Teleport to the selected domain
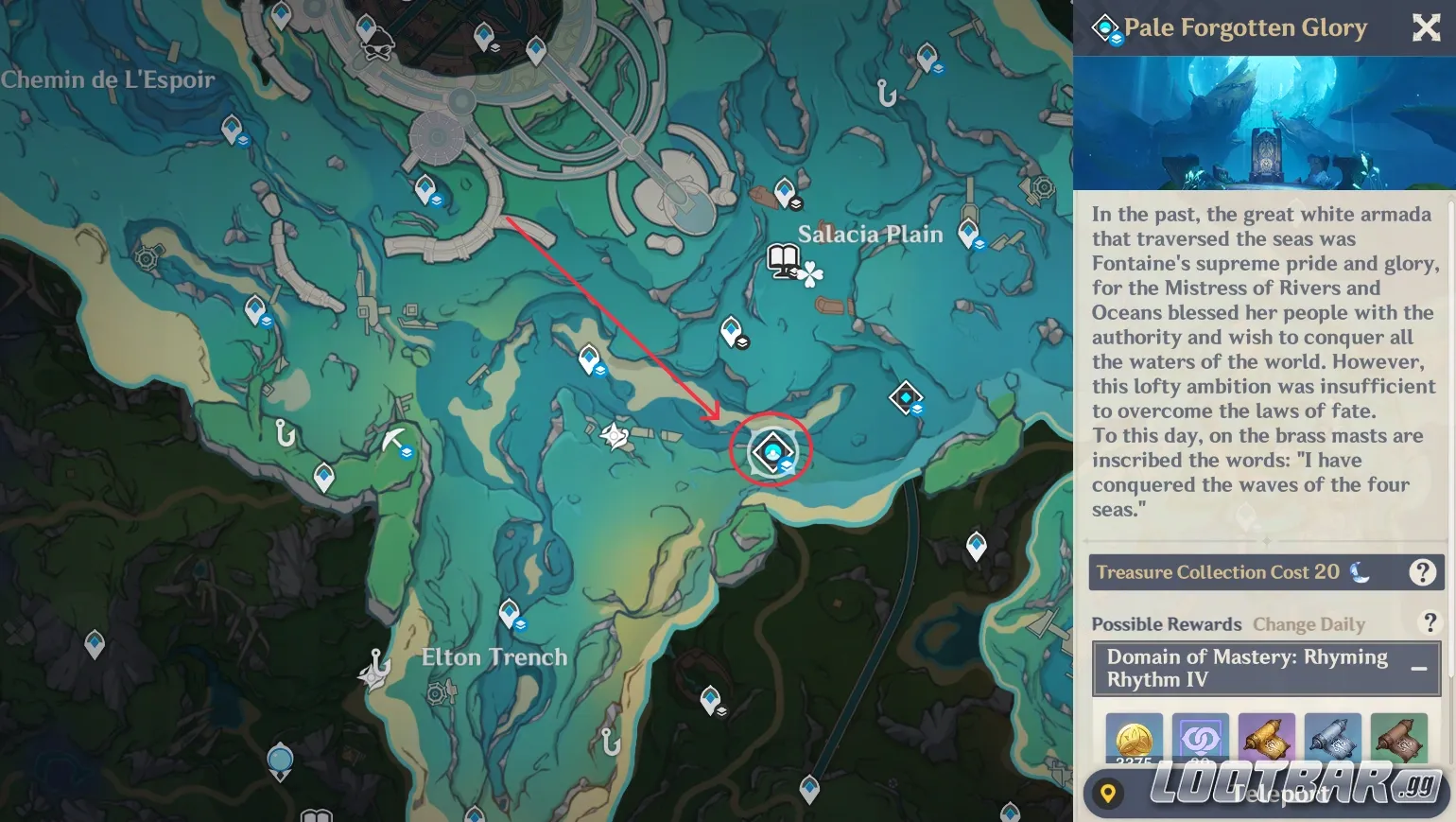The height and width of the screenshot is (822, 1456). point(1267,793)
